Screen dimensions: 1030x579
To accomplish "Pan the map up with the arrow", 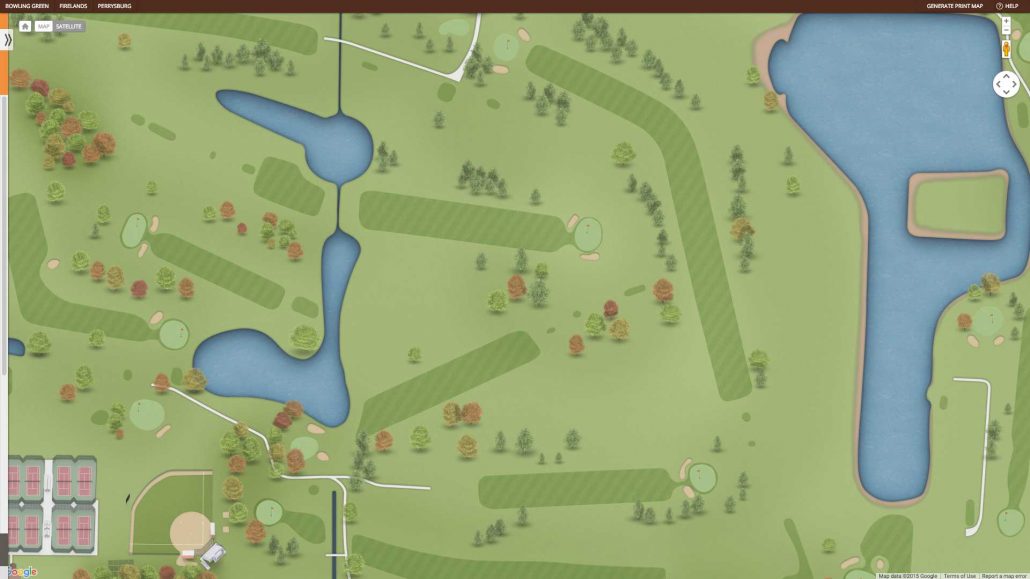I will [1006, 76].
